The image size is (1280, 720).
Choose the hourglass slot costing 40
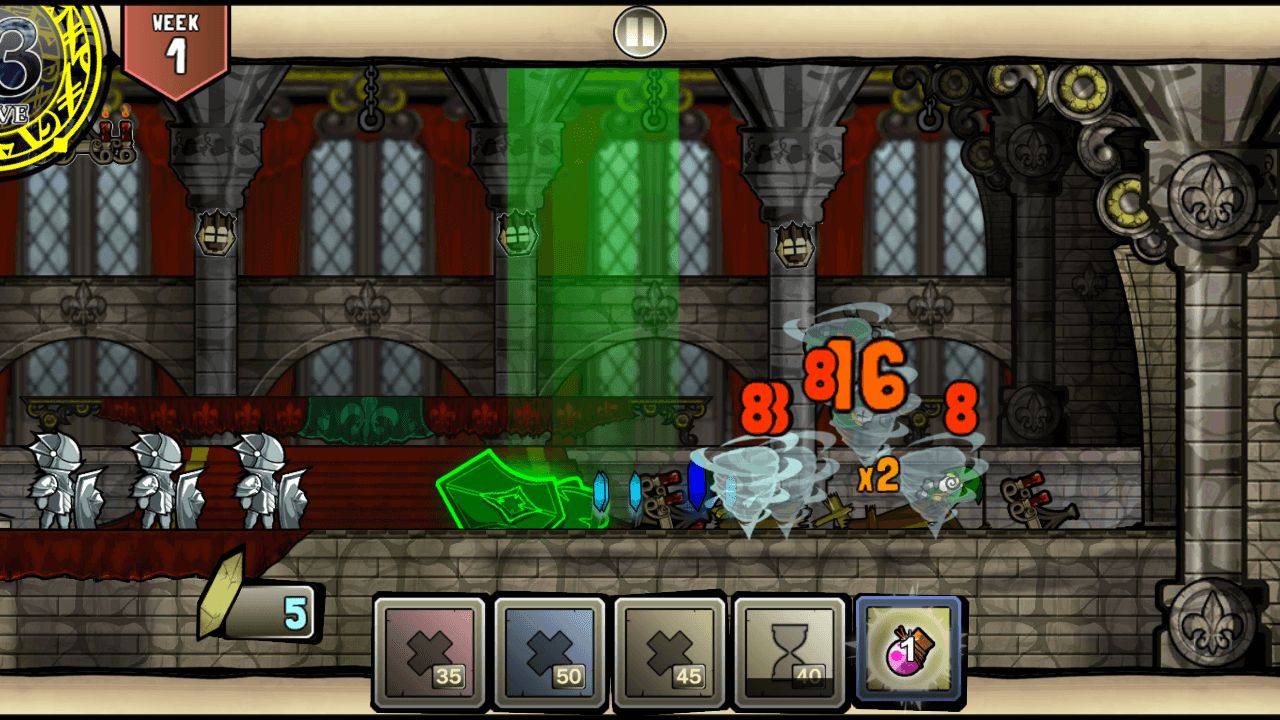click(789, 651)
